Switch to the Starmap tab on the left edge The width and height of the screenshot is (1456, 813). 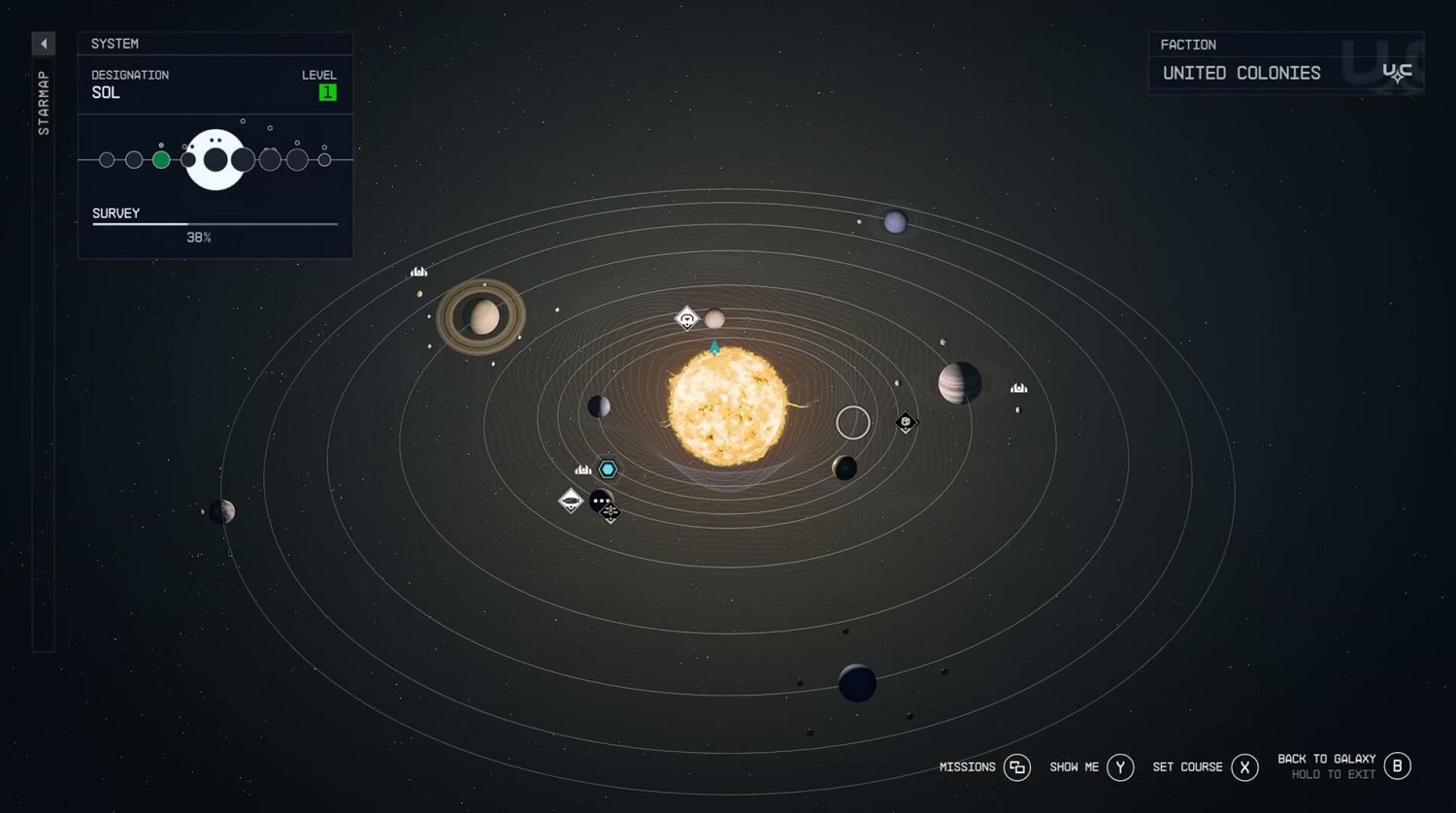pos(43,102)
